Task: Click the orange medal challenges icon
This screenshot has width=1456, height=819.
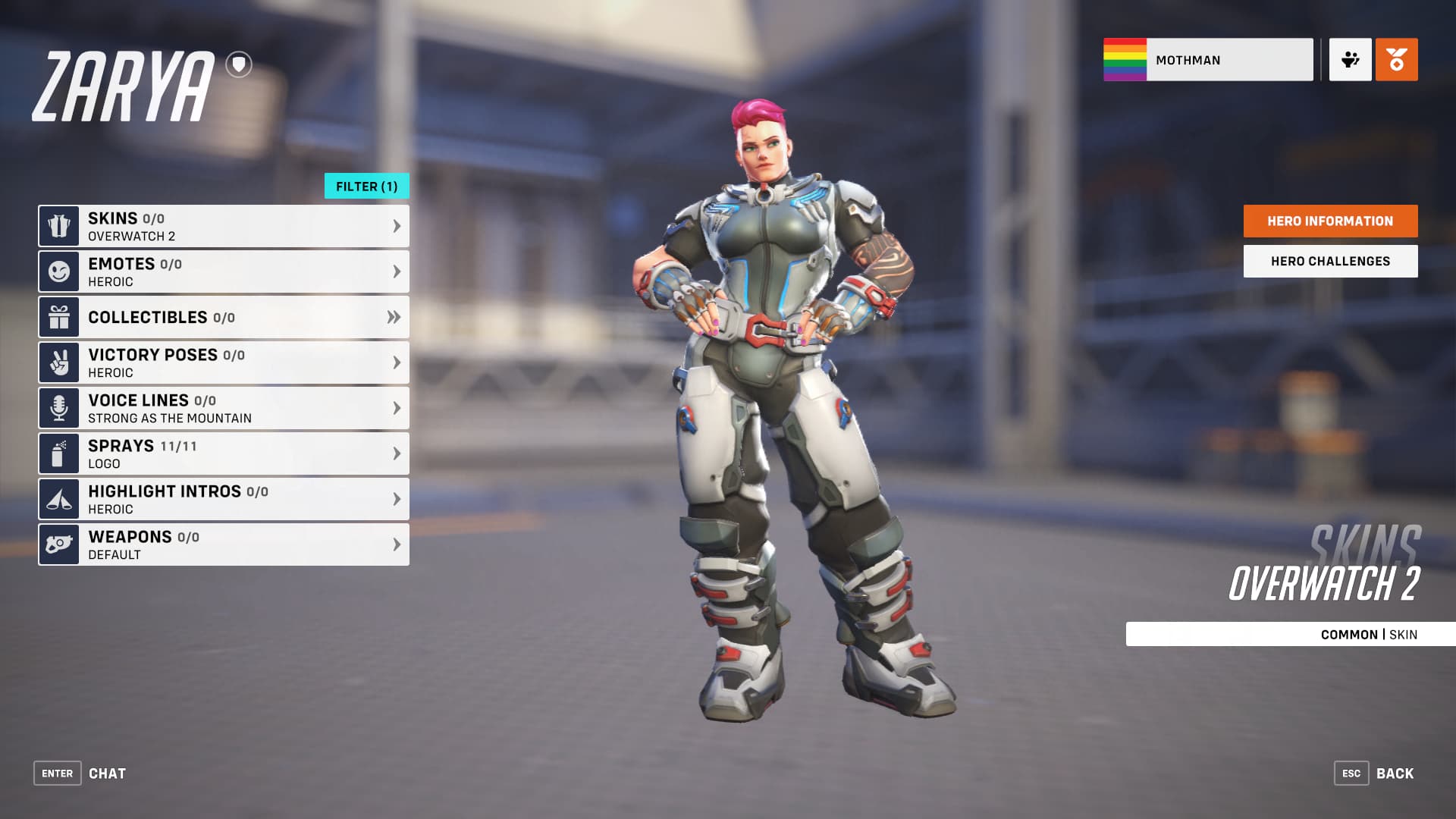Action: tap(1395, 59)
